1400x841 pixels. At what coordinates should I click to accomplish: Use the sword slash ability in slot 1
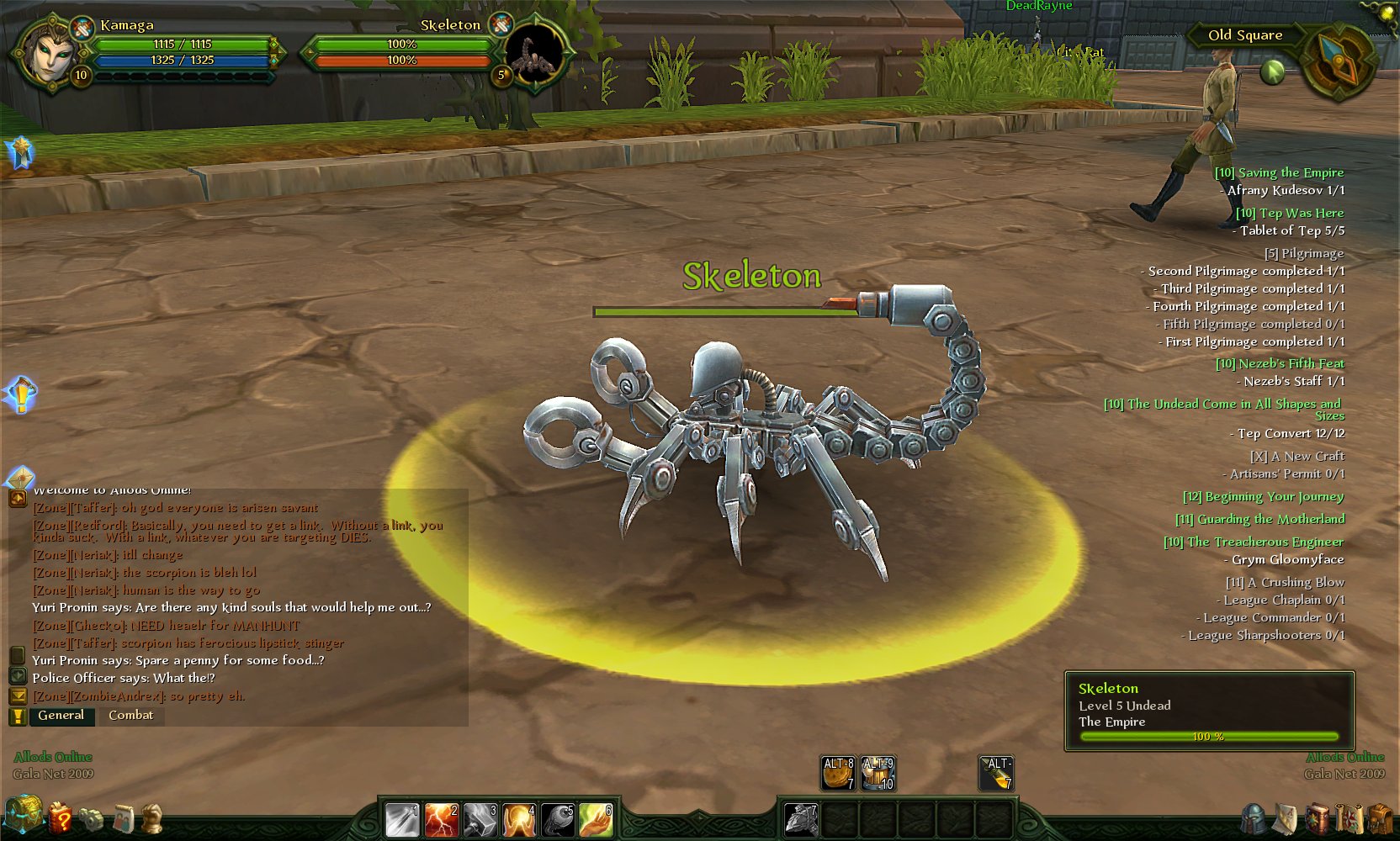tap(402, 820)
